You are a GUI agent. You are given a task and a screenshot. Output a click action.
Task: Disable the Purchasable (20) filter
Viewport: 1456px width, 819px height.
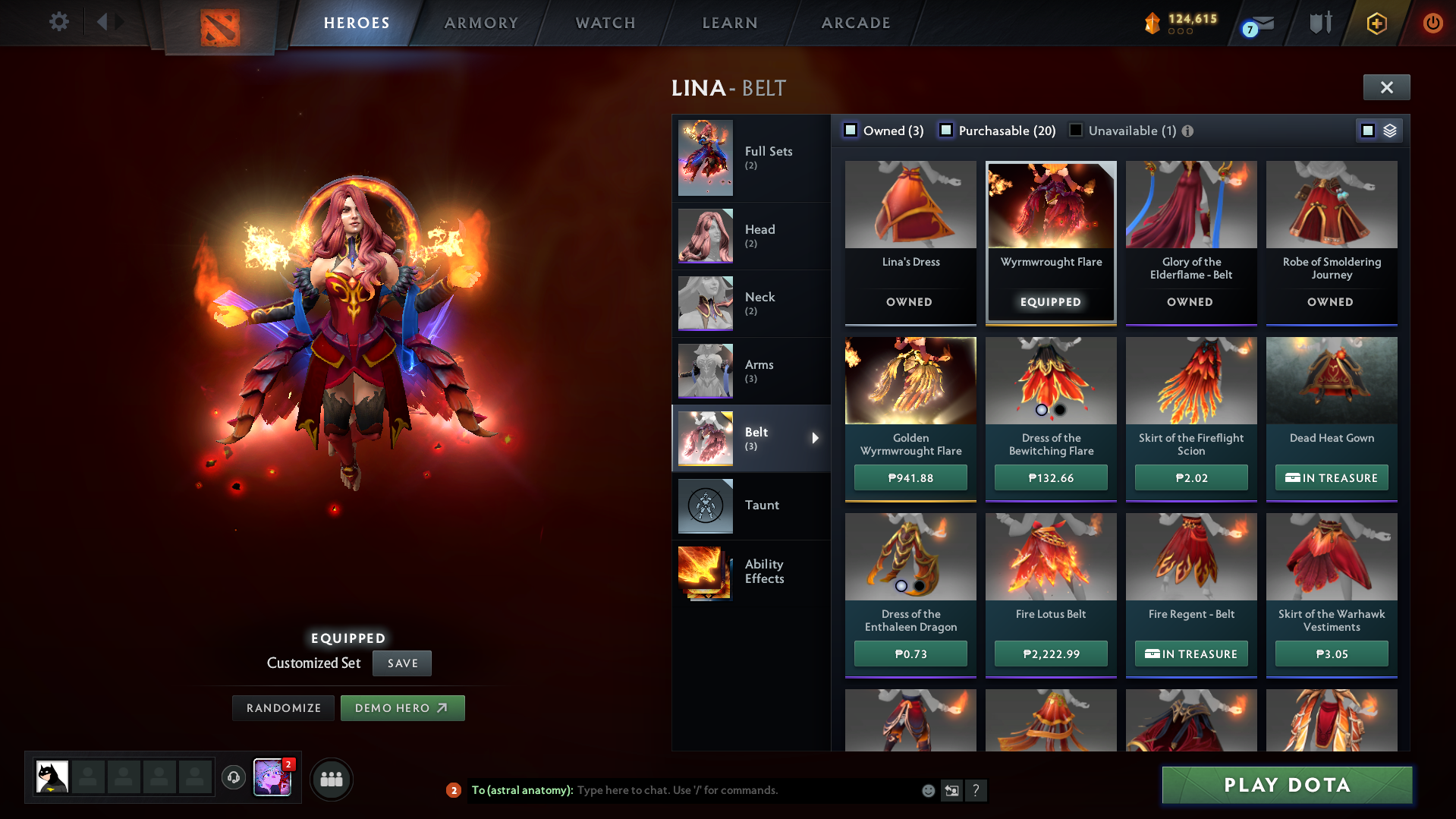pos(946,130)
